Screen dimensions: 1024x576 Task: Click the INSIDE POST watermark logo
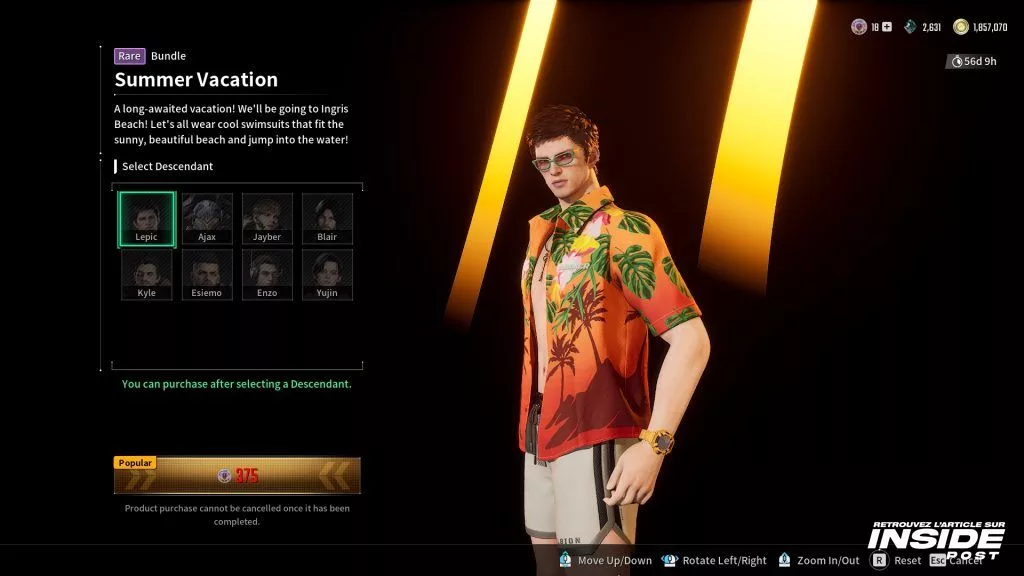tap(935, 540)
